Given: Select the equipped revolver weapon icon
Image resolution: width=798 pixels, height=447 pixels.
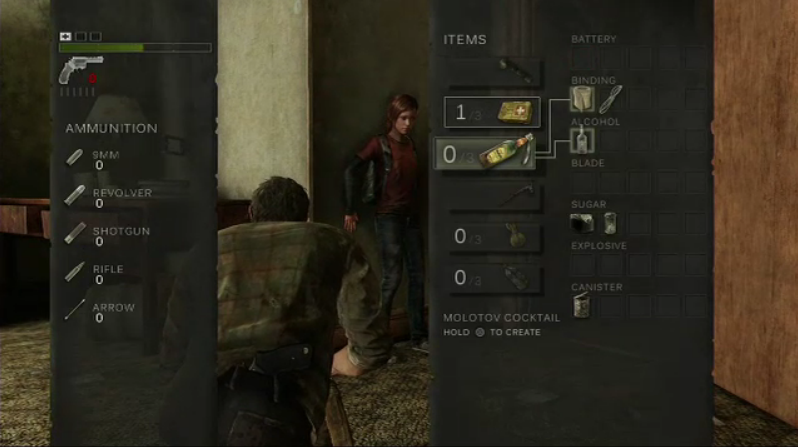Looking at the screenshot, I should [x=80, y=68].
